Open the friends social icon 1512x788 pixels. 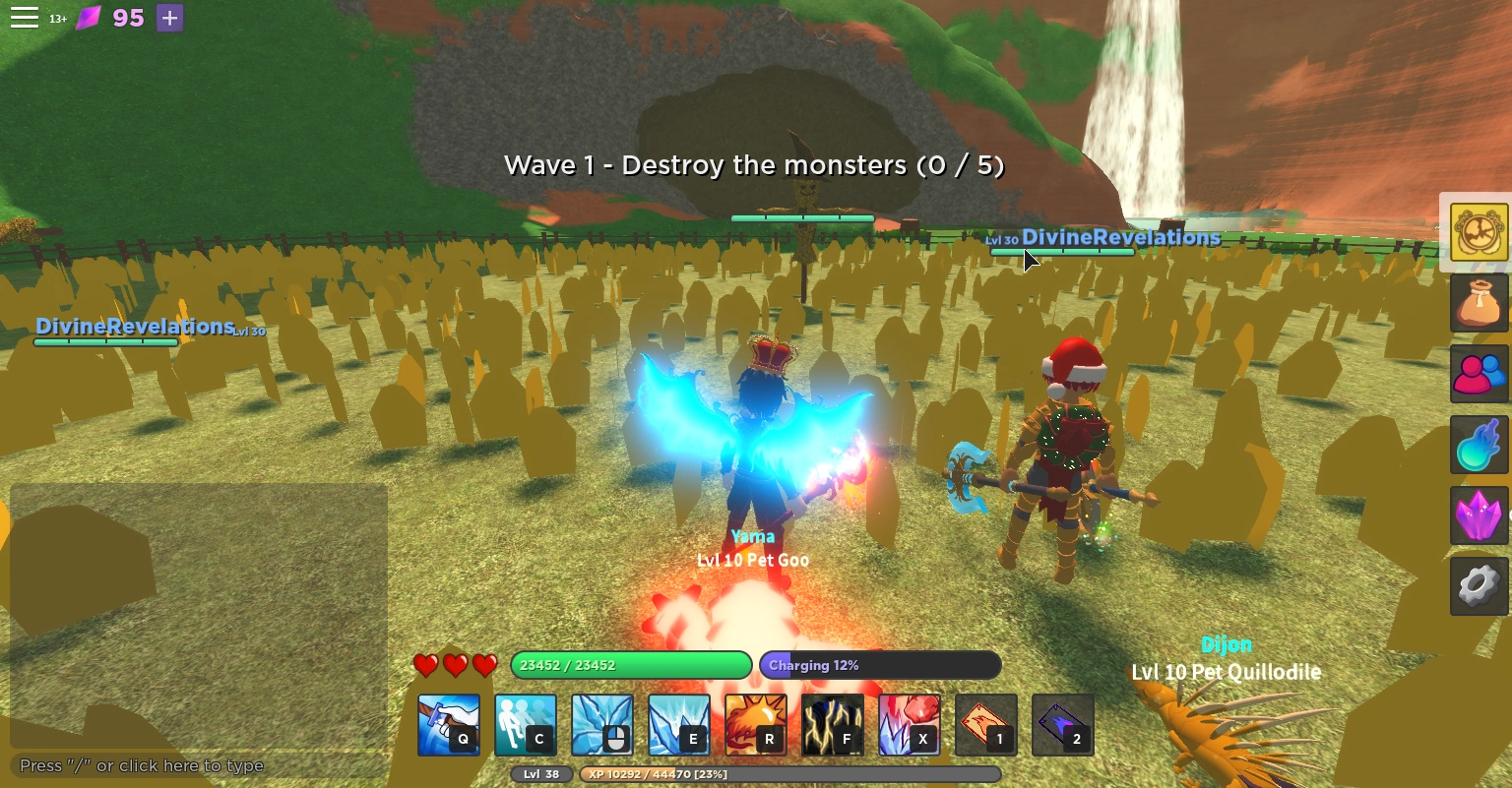coord(1479,375)
